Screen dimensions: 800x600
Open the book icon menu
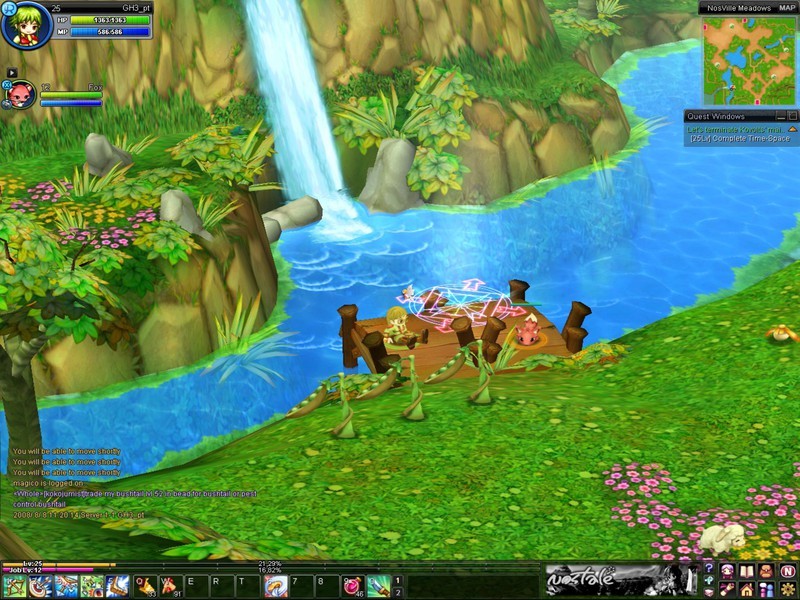click(746, 570)
